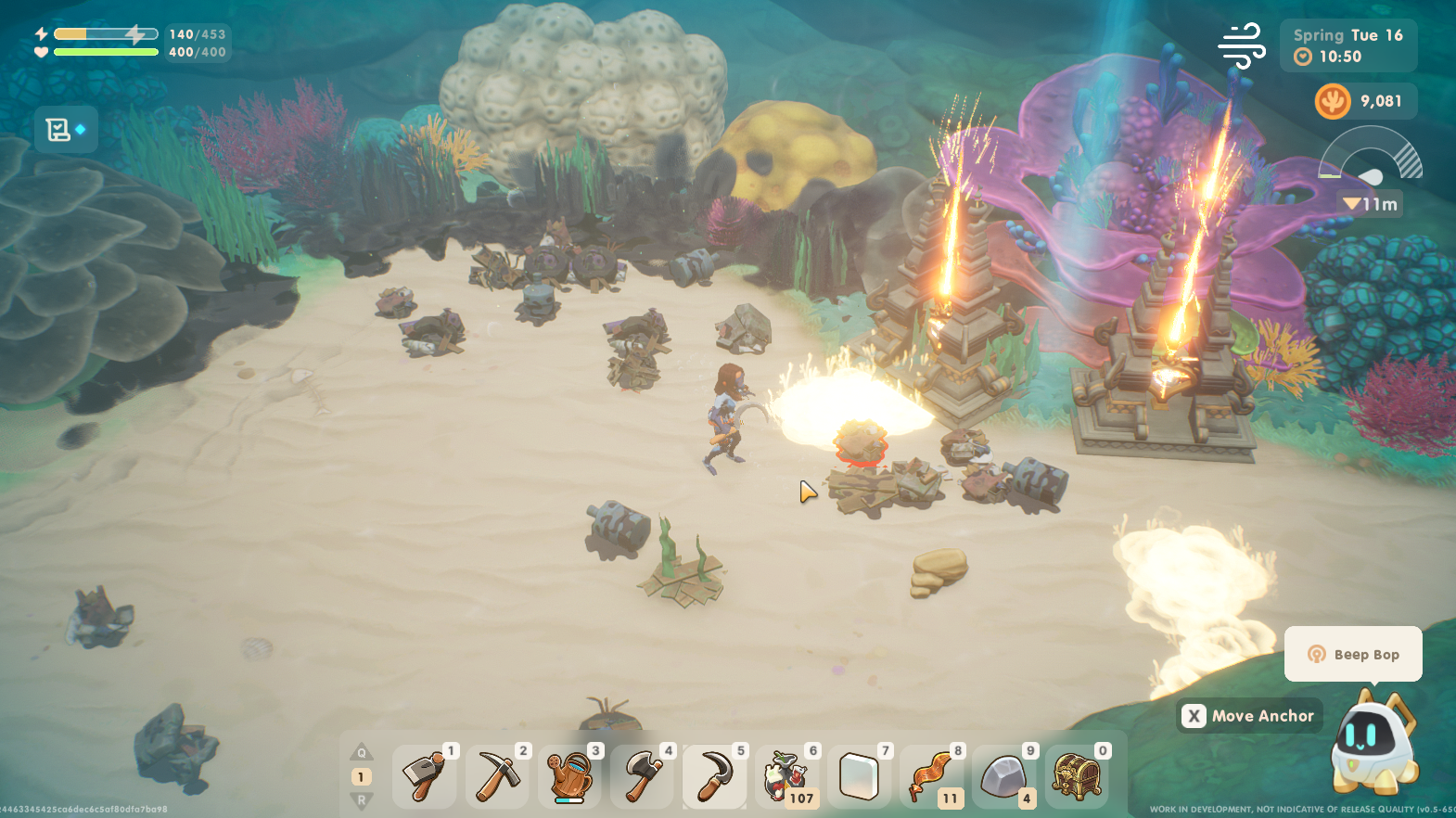Click the Beep Bop speech bubble
Viewport: 1456px width, 818px height.
(1353, 654)
